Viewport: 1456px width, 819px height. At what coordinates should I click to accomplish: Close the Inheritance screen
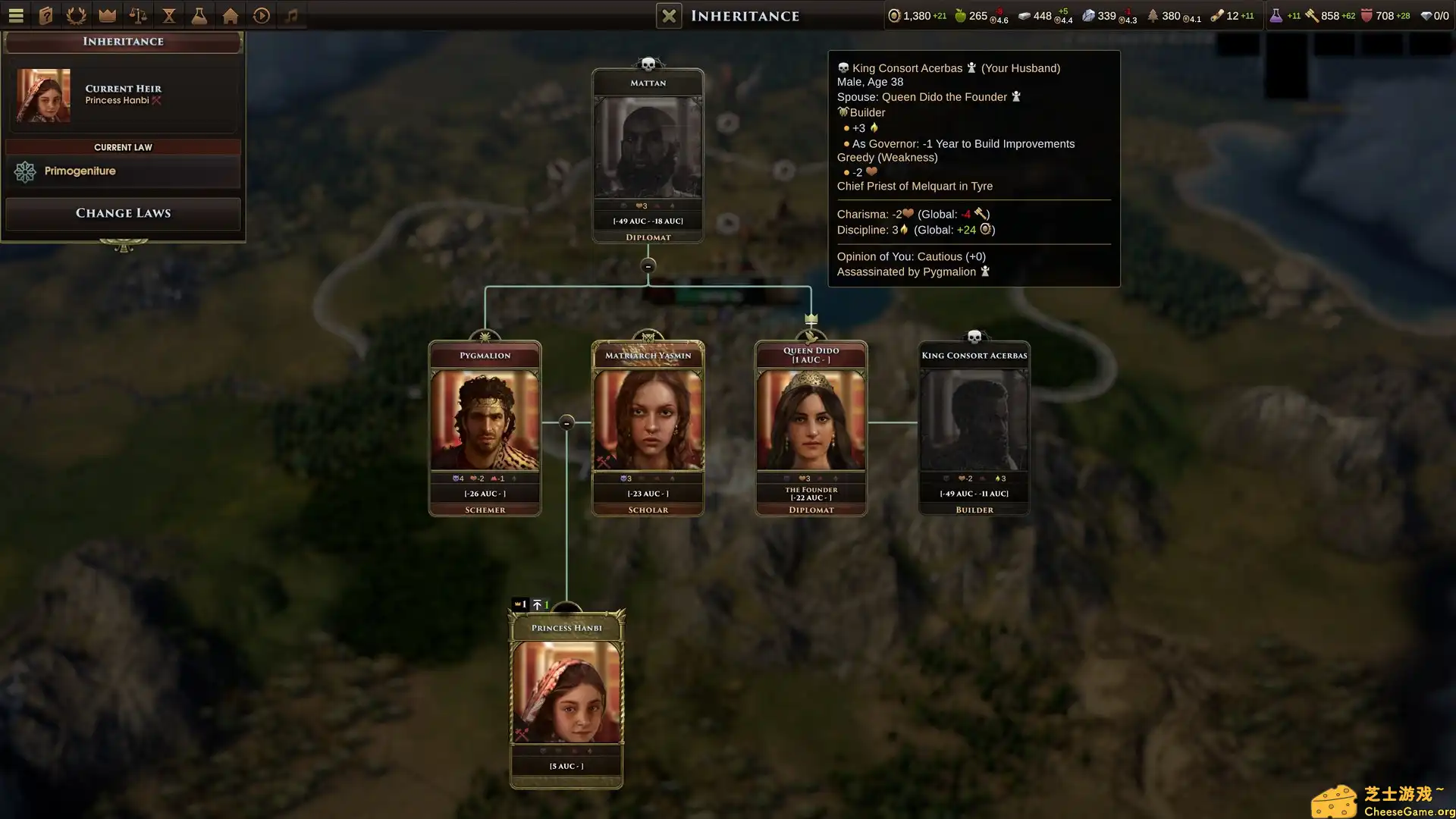coord(669,16)
